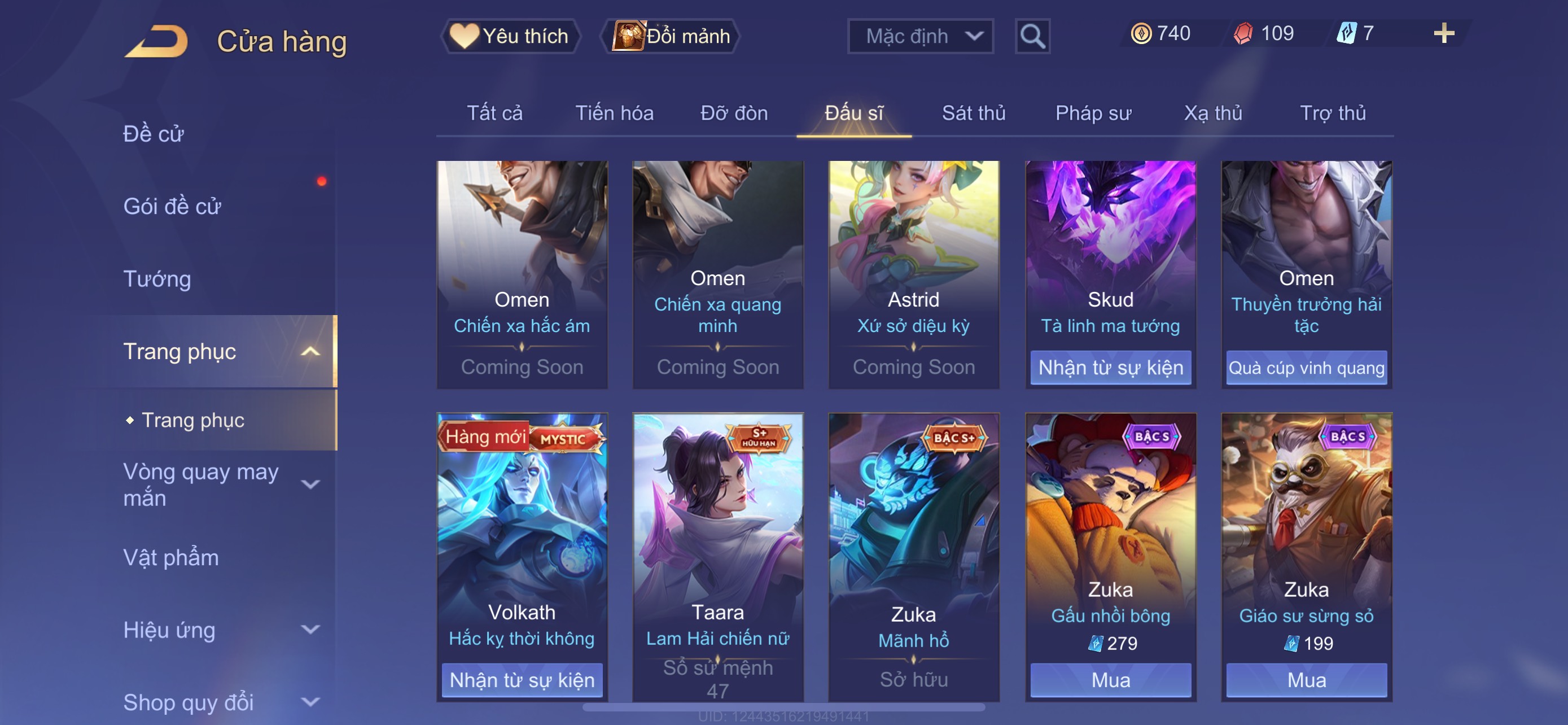Go back using the golden arrow
1568x725 pixels.
coord(156,41)
